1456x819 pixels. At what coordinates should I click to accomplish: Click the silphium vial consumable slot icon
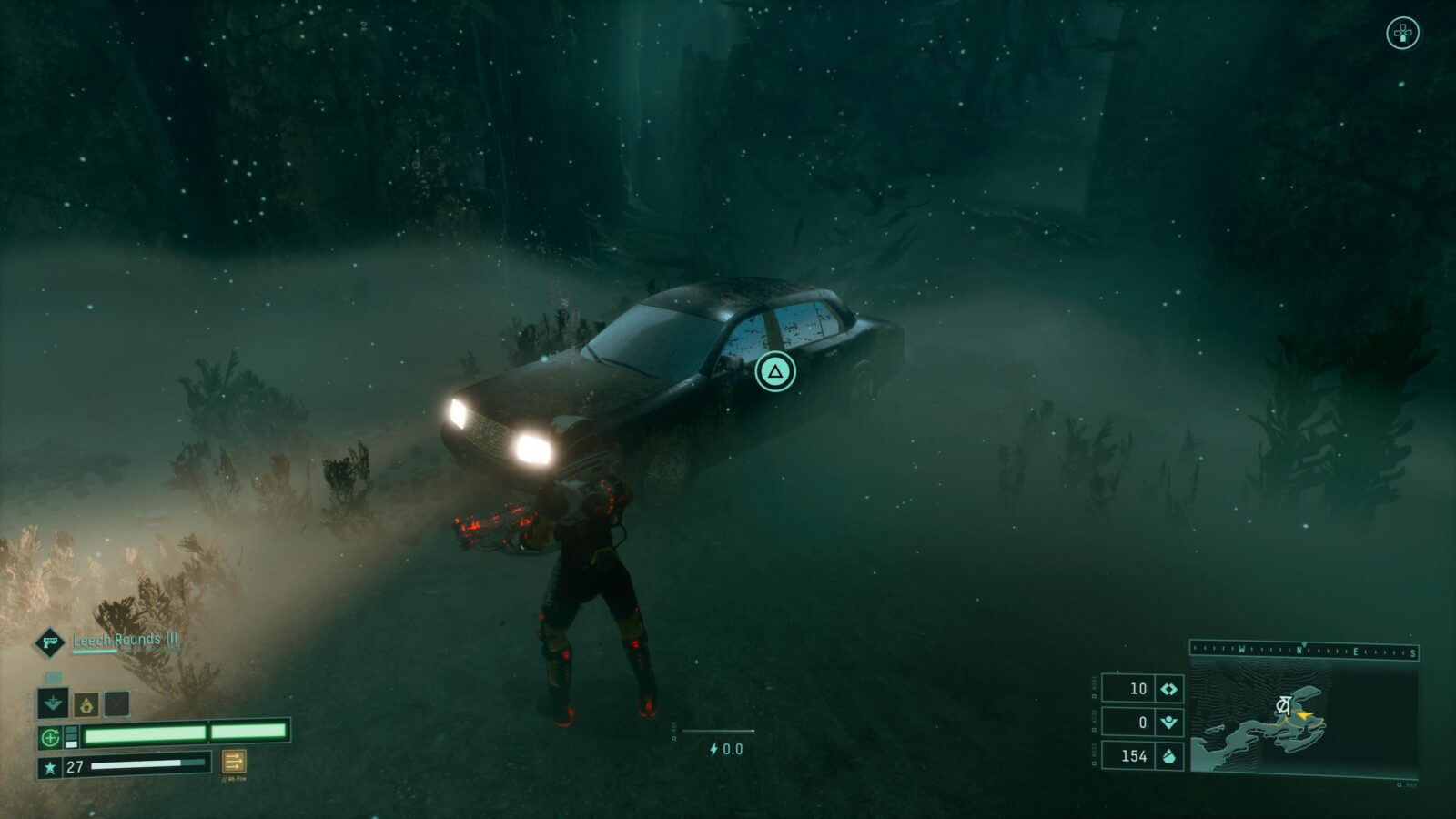[x=86, y=706]
